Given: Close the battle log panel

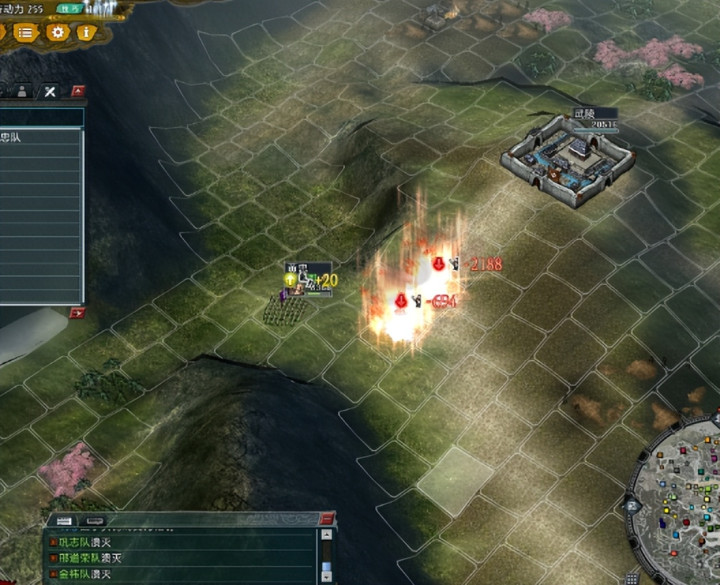Looking at the screenshot, I should pyautogui.click(x=326, y=519).
